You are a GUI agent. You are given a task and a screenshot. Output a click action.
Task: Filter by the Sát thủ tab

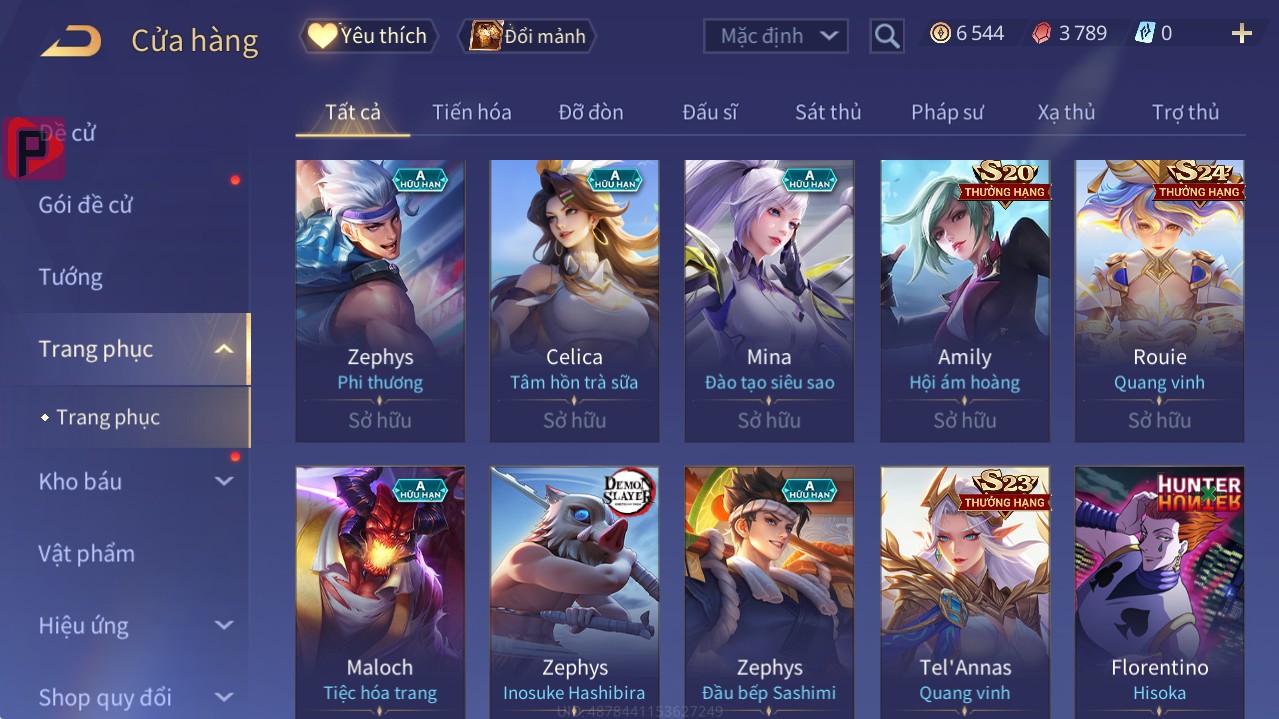(x=828, y=112)
